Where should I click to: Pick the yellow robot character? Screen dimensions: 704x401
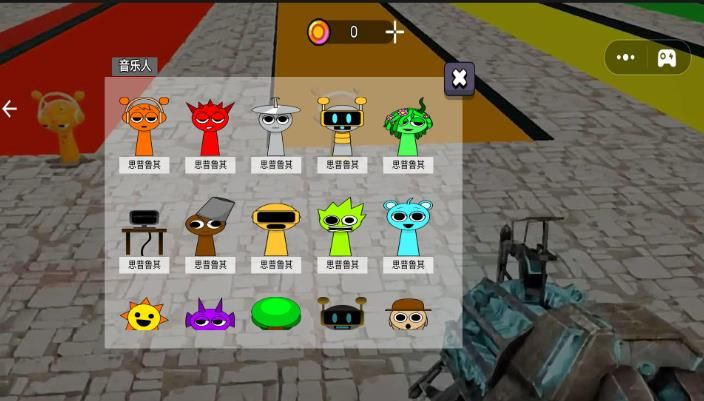coord(342,126)
